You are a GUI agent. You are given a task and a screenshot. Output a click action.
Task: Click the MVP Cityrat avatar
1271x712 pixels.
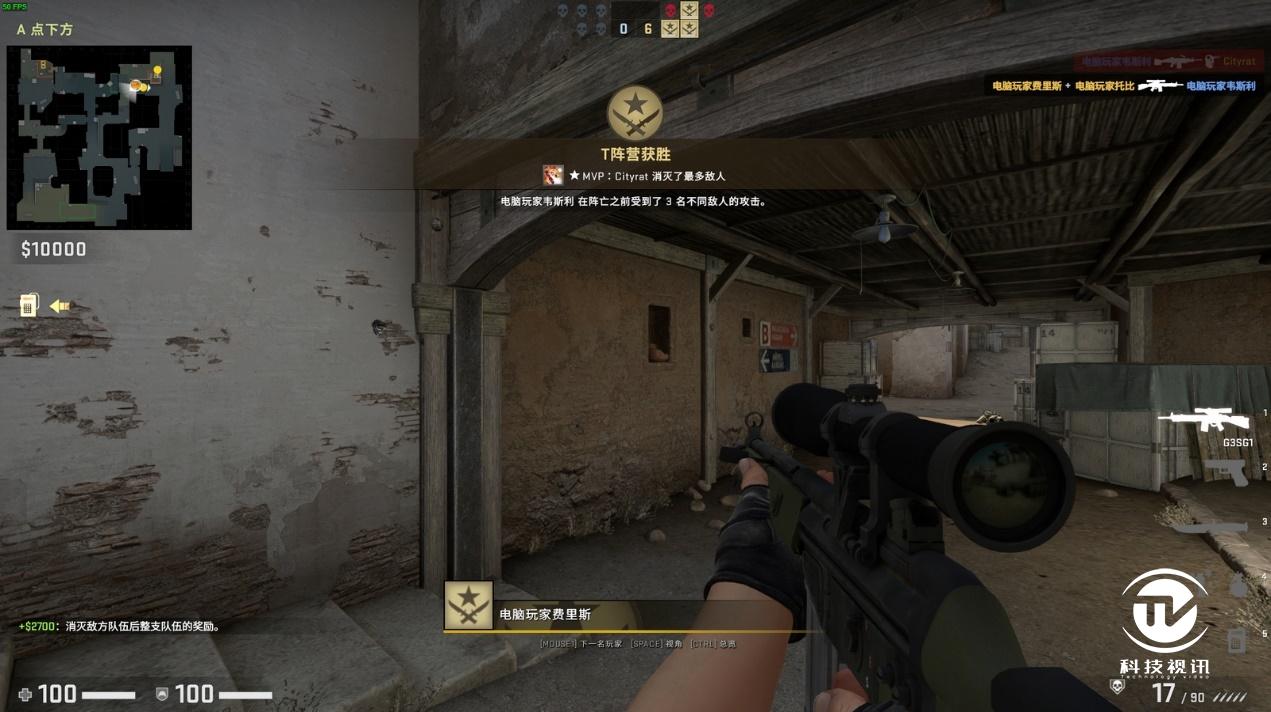coord(553,176)
